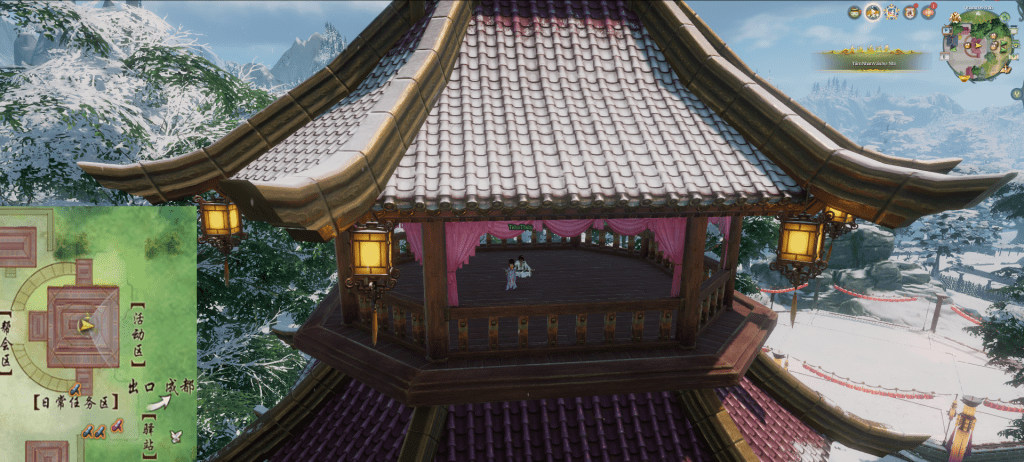Screen dimensions: 1024x462
Task: Click the golden sailboat icon by minimap
Action: click(x=1006, y=69)
